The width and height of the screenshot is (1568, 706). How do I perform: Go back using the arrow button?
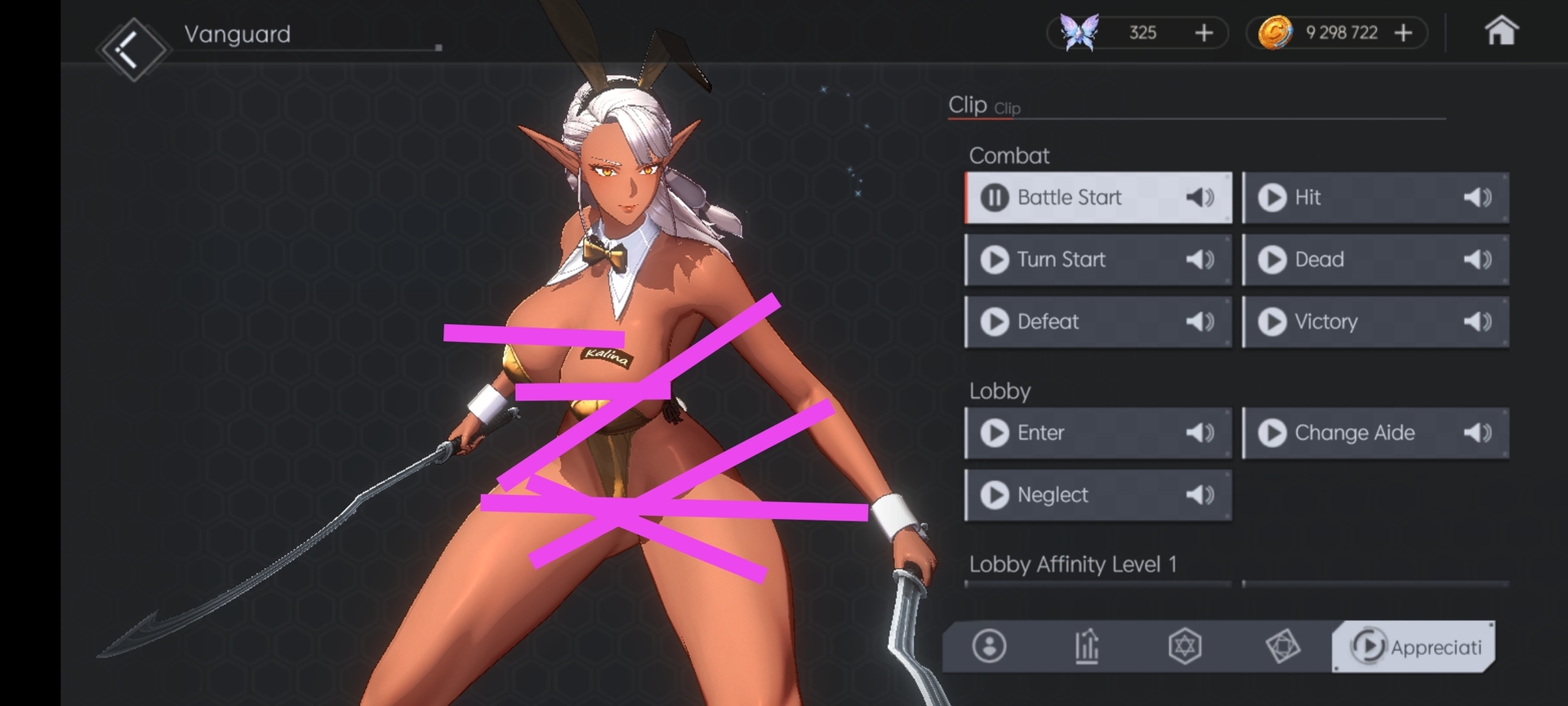[131, 50]
